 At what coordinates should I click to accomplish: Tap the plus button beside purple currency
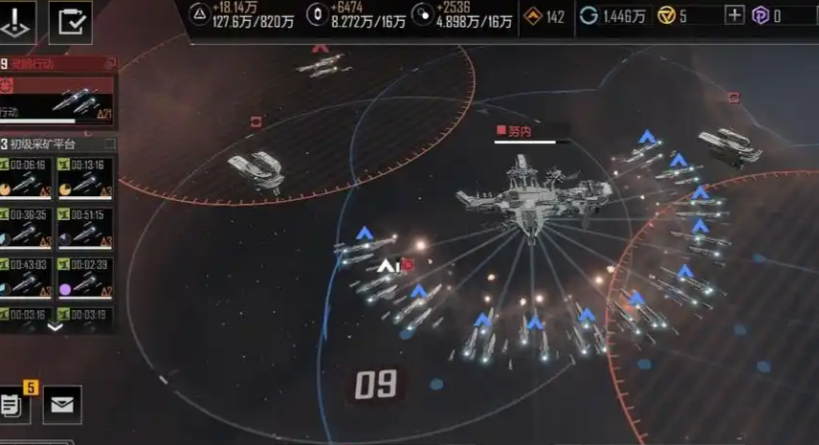point(735,15)
